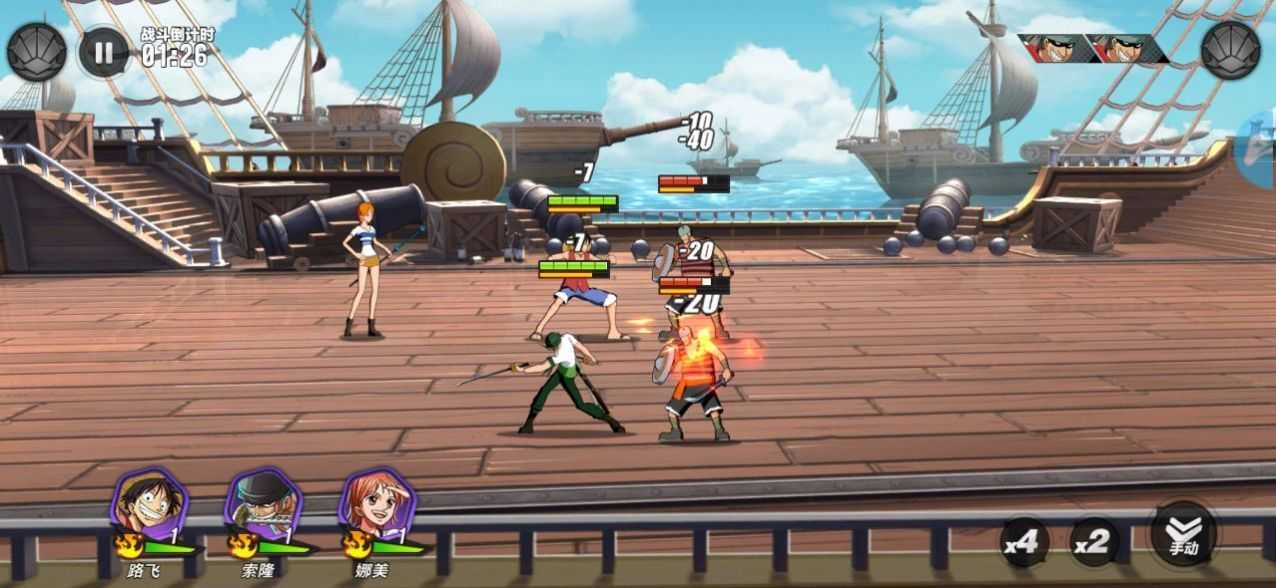Toggle manual mode button (手动)
The width and height of the screenshot is (1276, 588).
point(1184,533)
